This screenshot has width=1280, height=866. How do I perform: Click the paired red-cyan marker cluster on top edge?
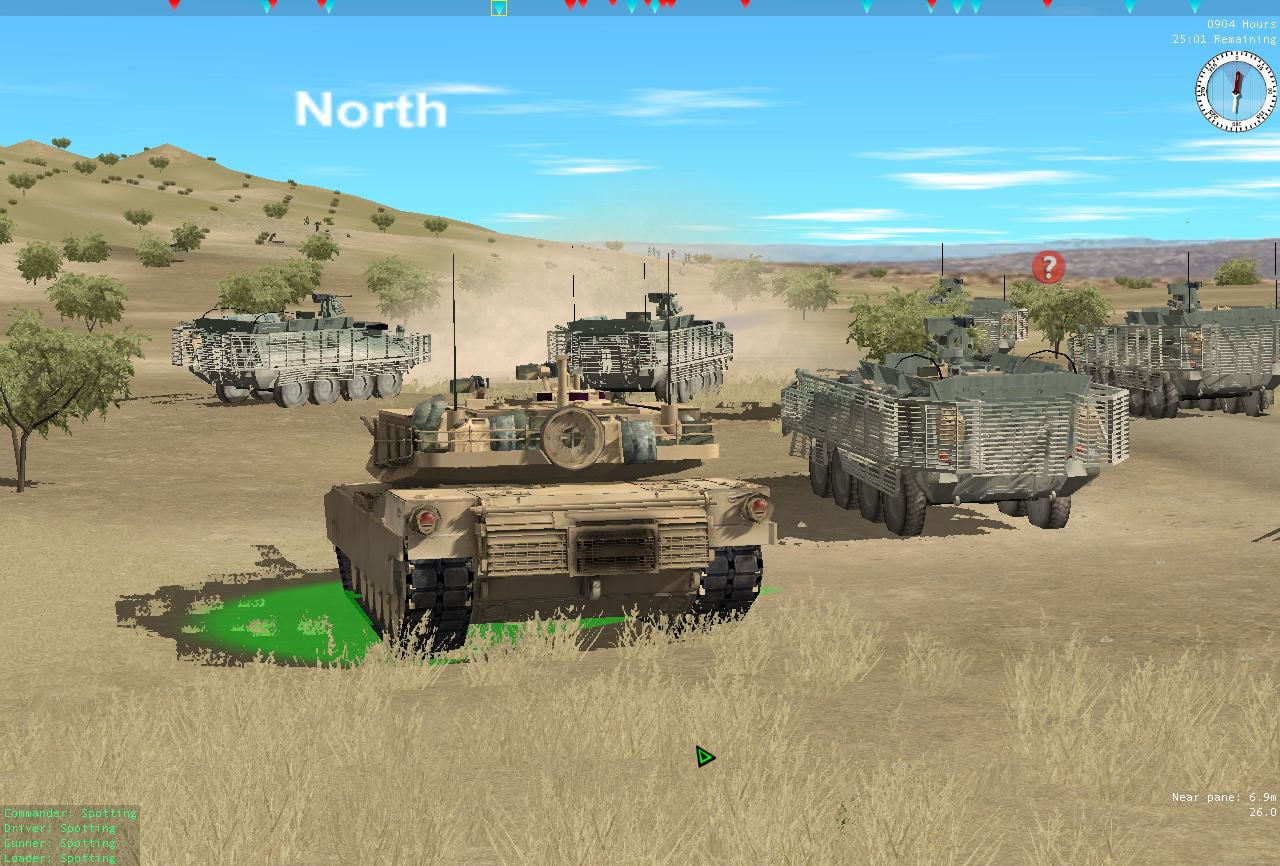point(268,7)
